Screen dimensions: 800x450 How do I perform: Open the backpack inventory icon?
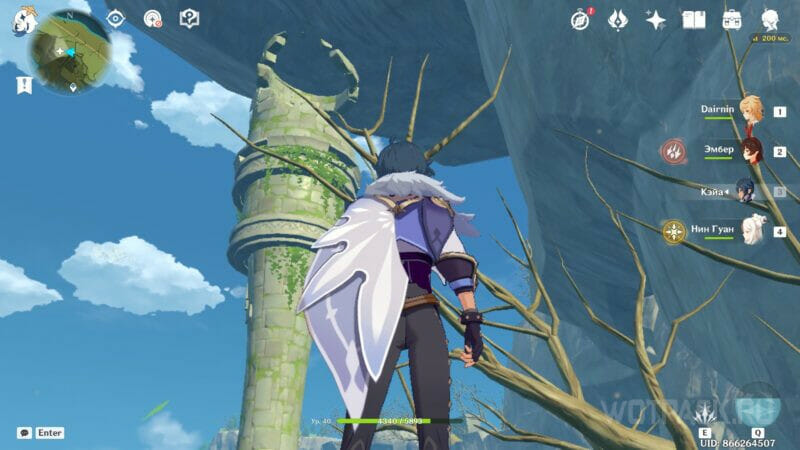(x=732, y=19)
